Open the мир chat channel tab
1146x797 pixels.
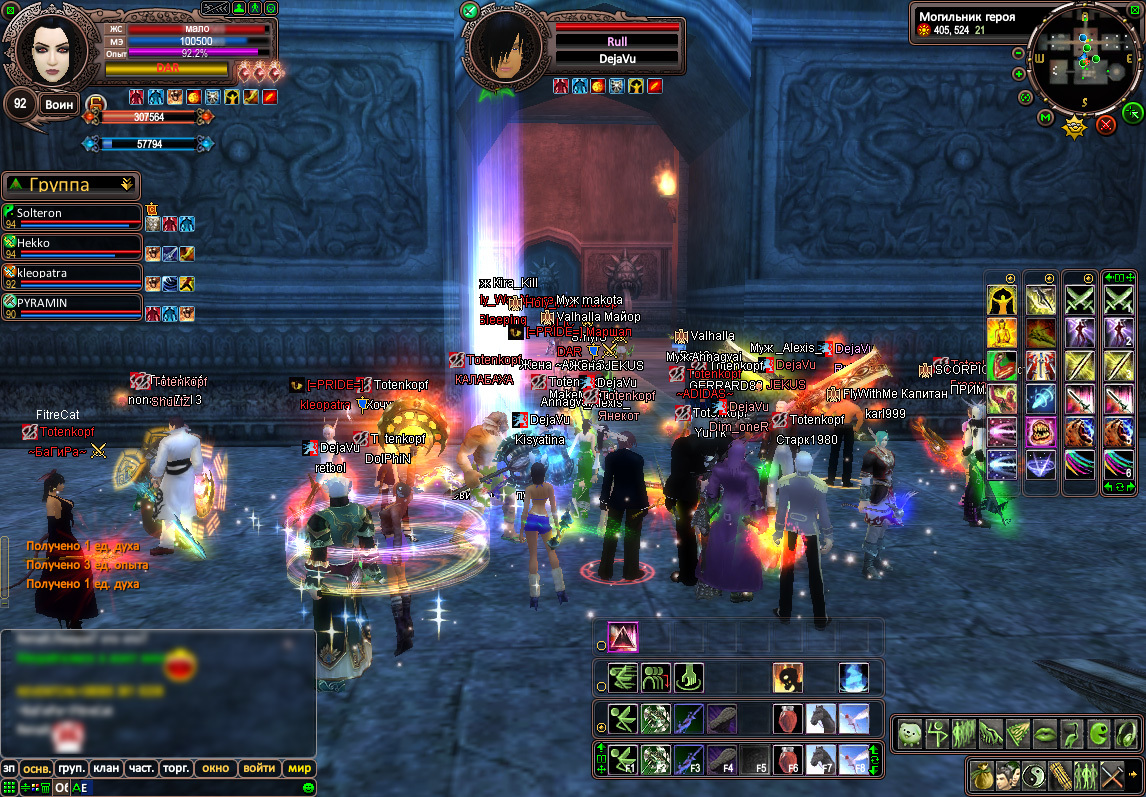299,768
